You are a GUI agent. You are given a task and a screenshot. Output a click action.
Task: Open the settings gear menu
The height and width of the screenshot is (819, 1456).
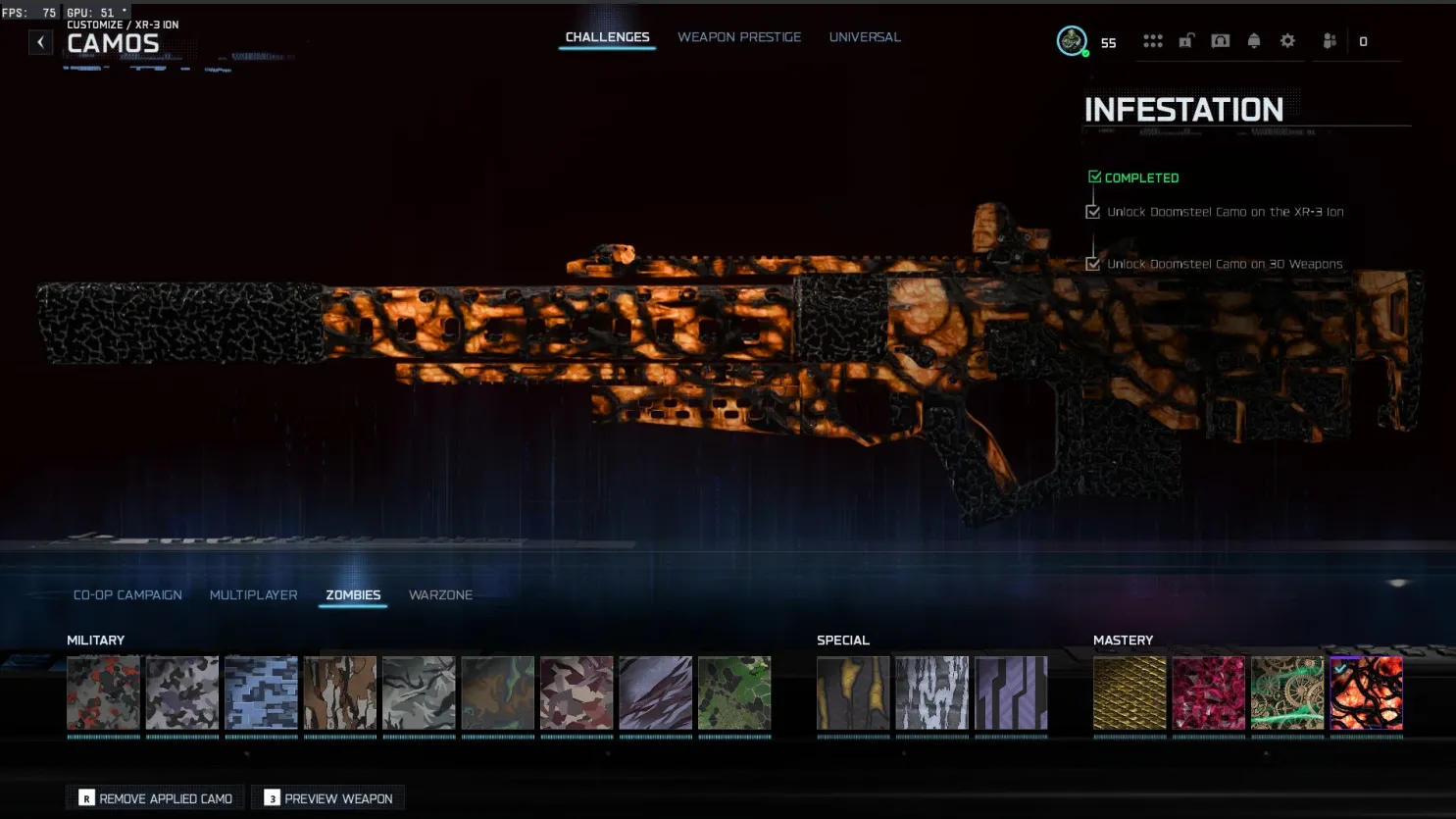(x=1287, y=40)
